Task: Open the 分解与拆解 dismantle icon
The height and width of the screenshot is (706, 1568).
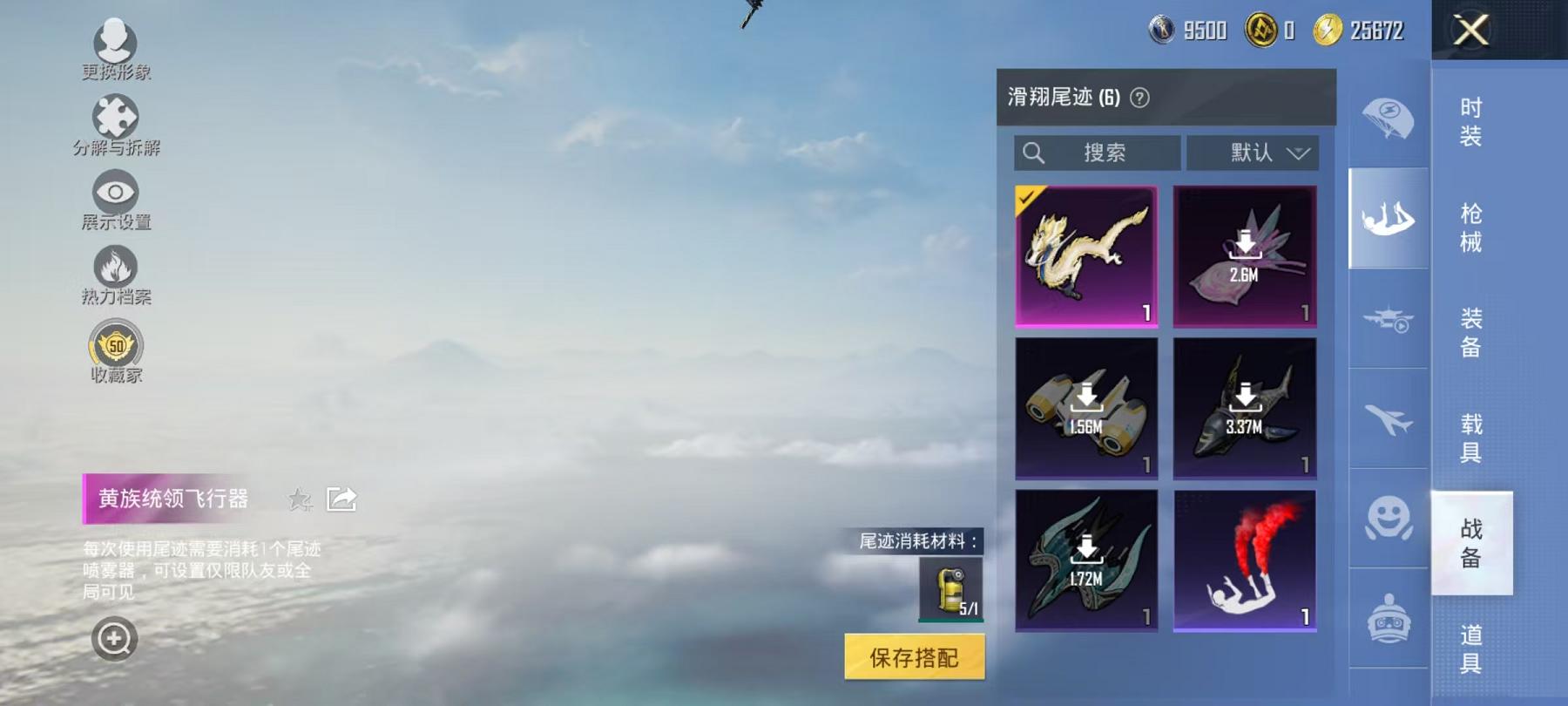Action: [113, 116]
